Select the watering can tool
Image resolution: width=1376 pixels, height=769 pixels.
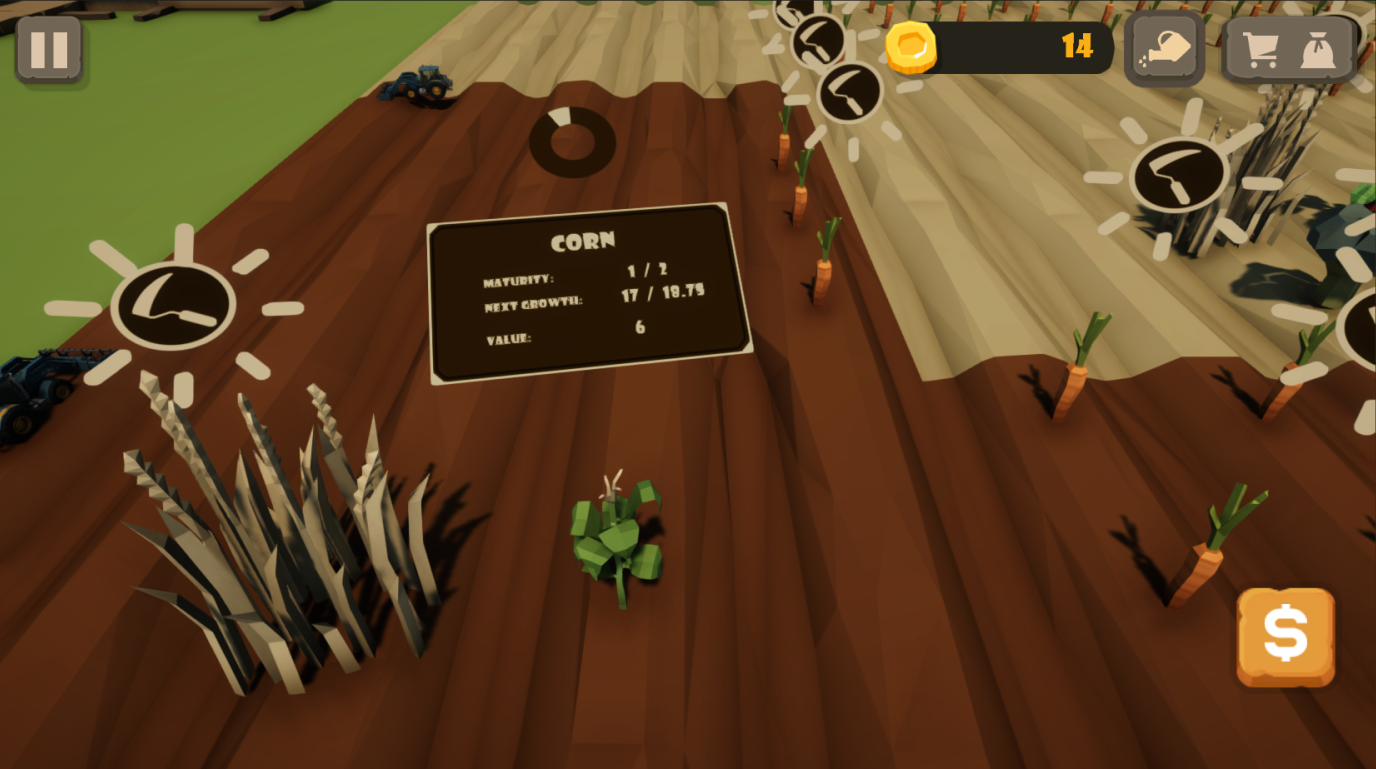[x=1163, y=45]
